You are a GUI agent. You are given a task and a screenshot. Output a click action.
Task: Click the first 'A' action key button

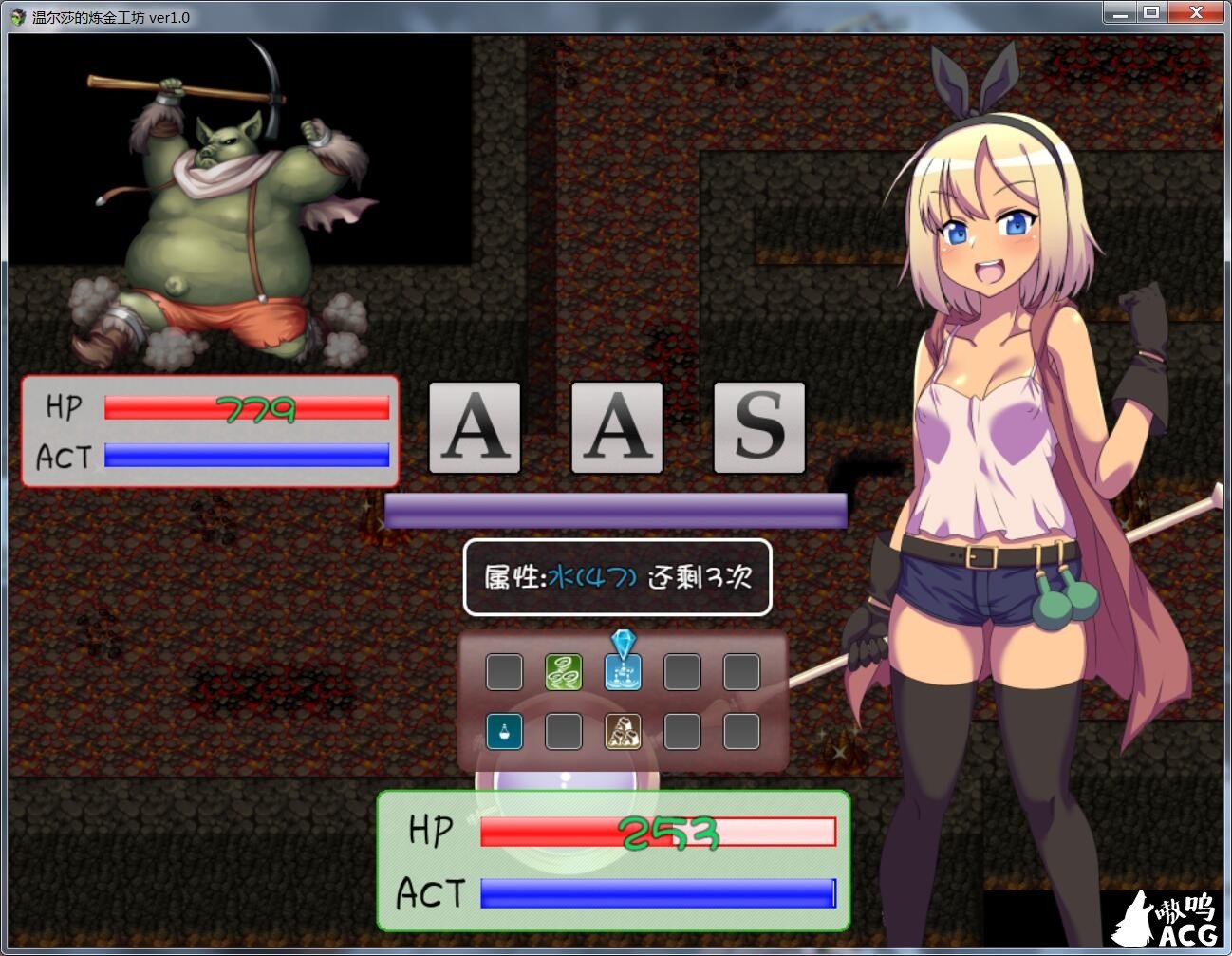pos(474,428)
